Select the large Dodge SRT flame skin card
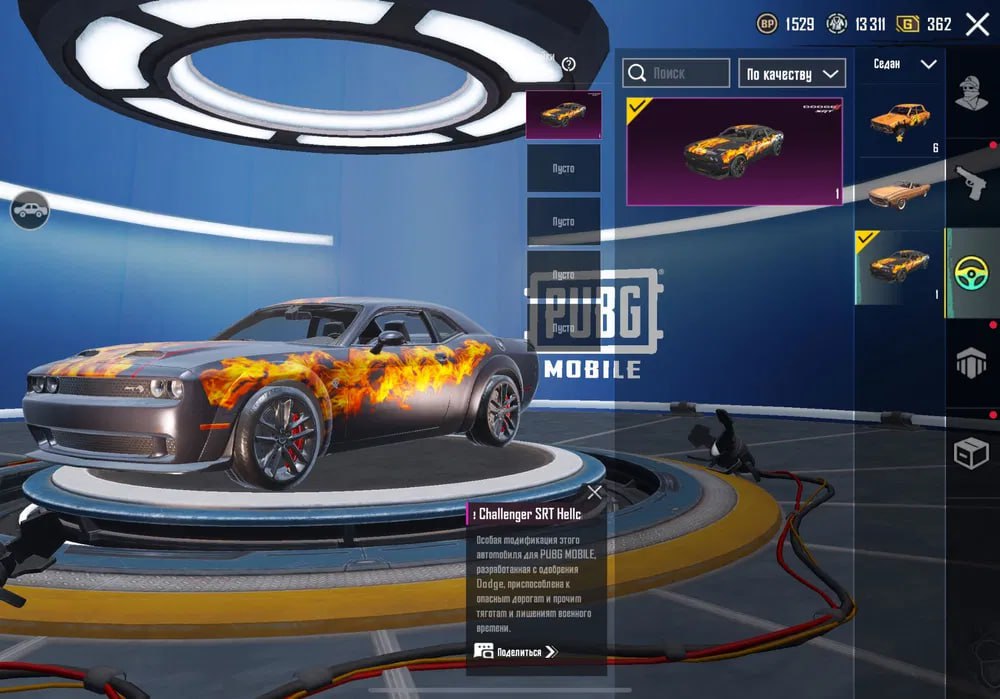This screenshot has width=1000, height=699. tap(735, 151)
